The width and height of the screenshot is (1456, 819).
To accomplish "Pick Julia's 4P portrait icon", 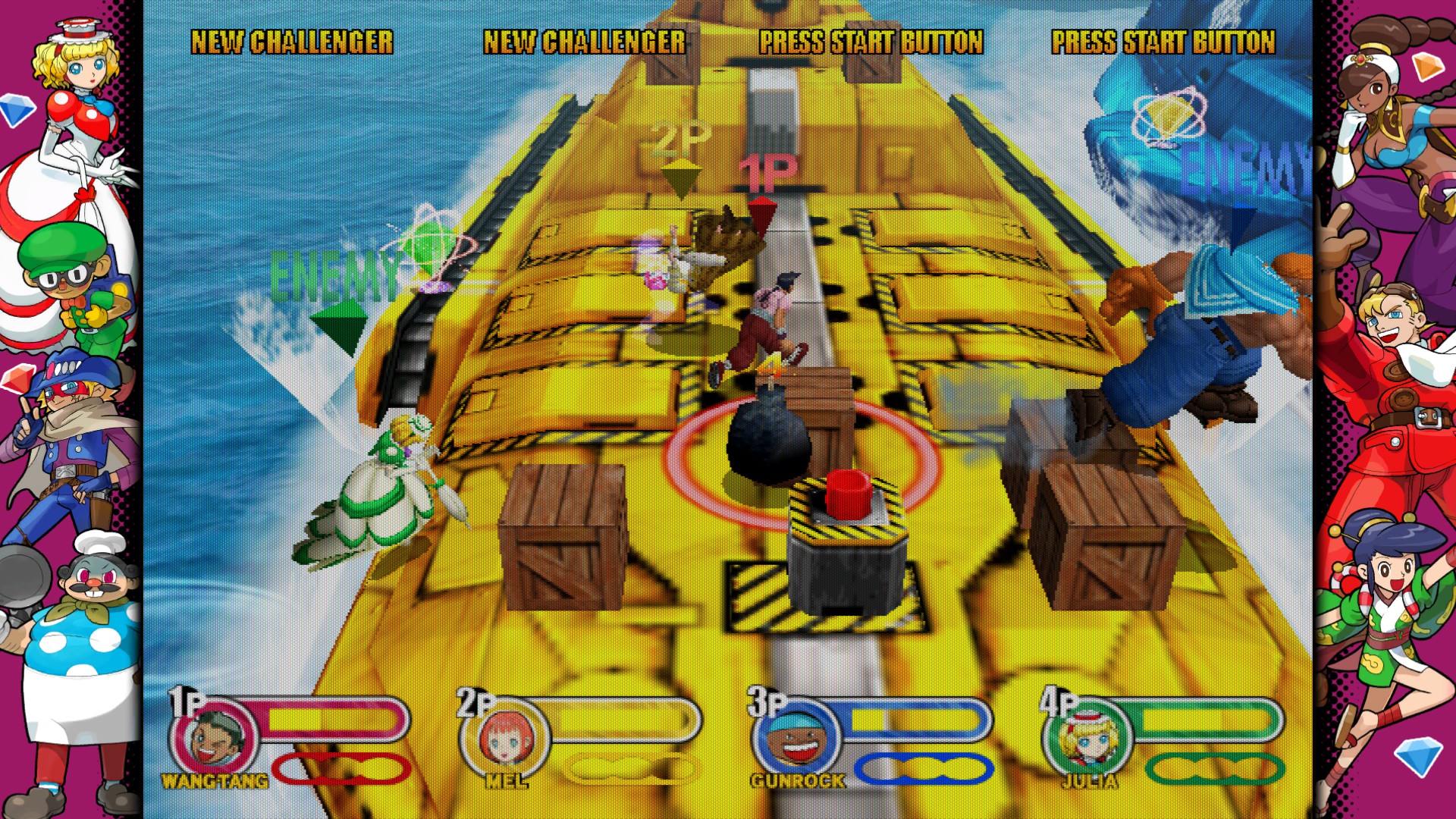I will tap(1087, 737).
